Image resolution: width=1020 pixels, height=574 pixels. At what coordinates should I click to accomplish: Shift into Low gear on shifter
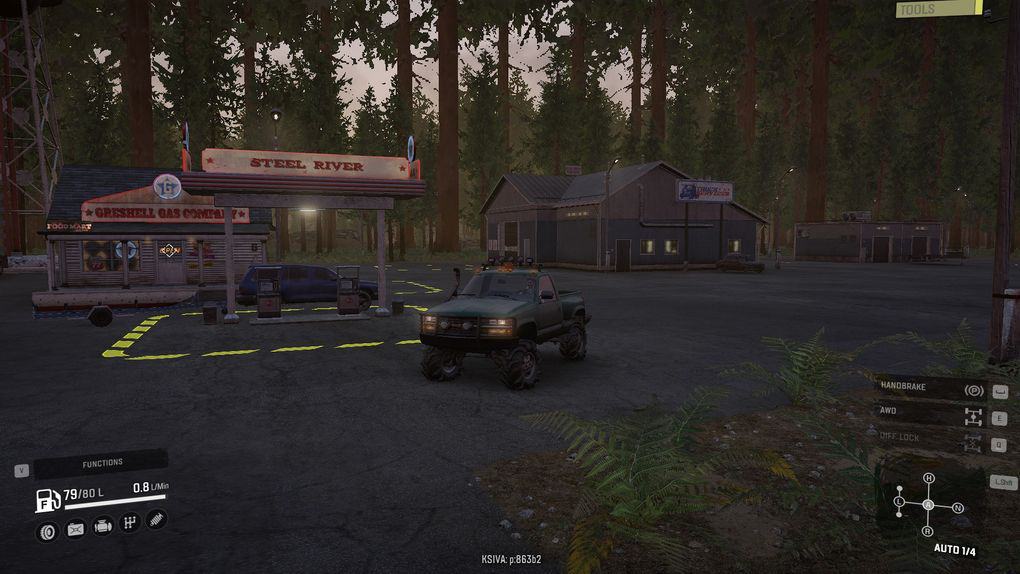click(899, 500)
